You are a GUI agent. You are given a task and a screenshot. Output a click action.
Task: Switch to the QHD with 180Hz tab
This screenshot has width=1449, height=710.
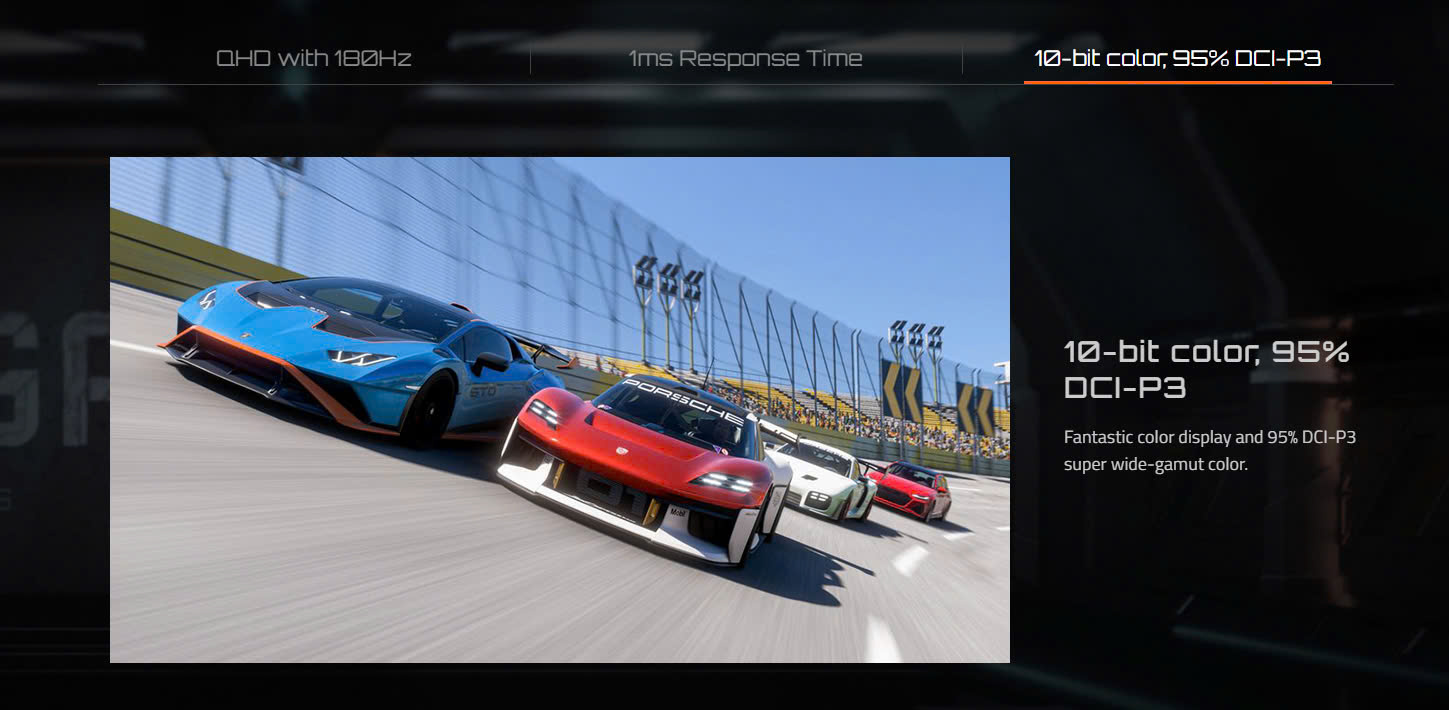pos(314,58)
